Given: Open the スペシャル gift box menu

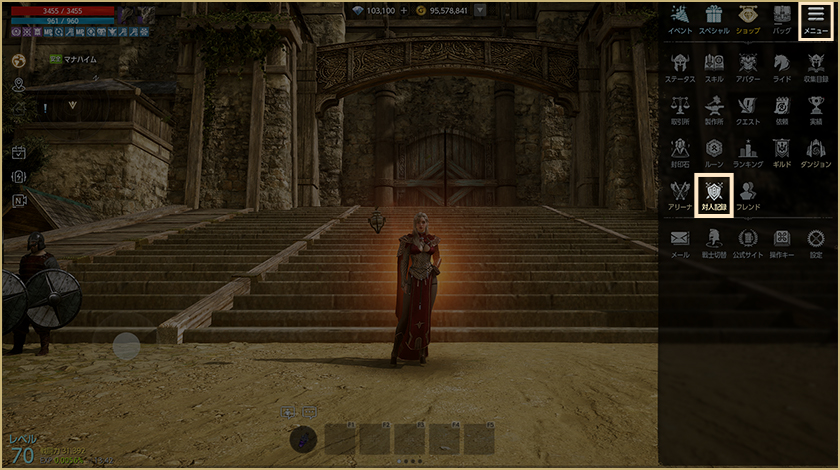Looking at the screenshot, I should (714, 20).
